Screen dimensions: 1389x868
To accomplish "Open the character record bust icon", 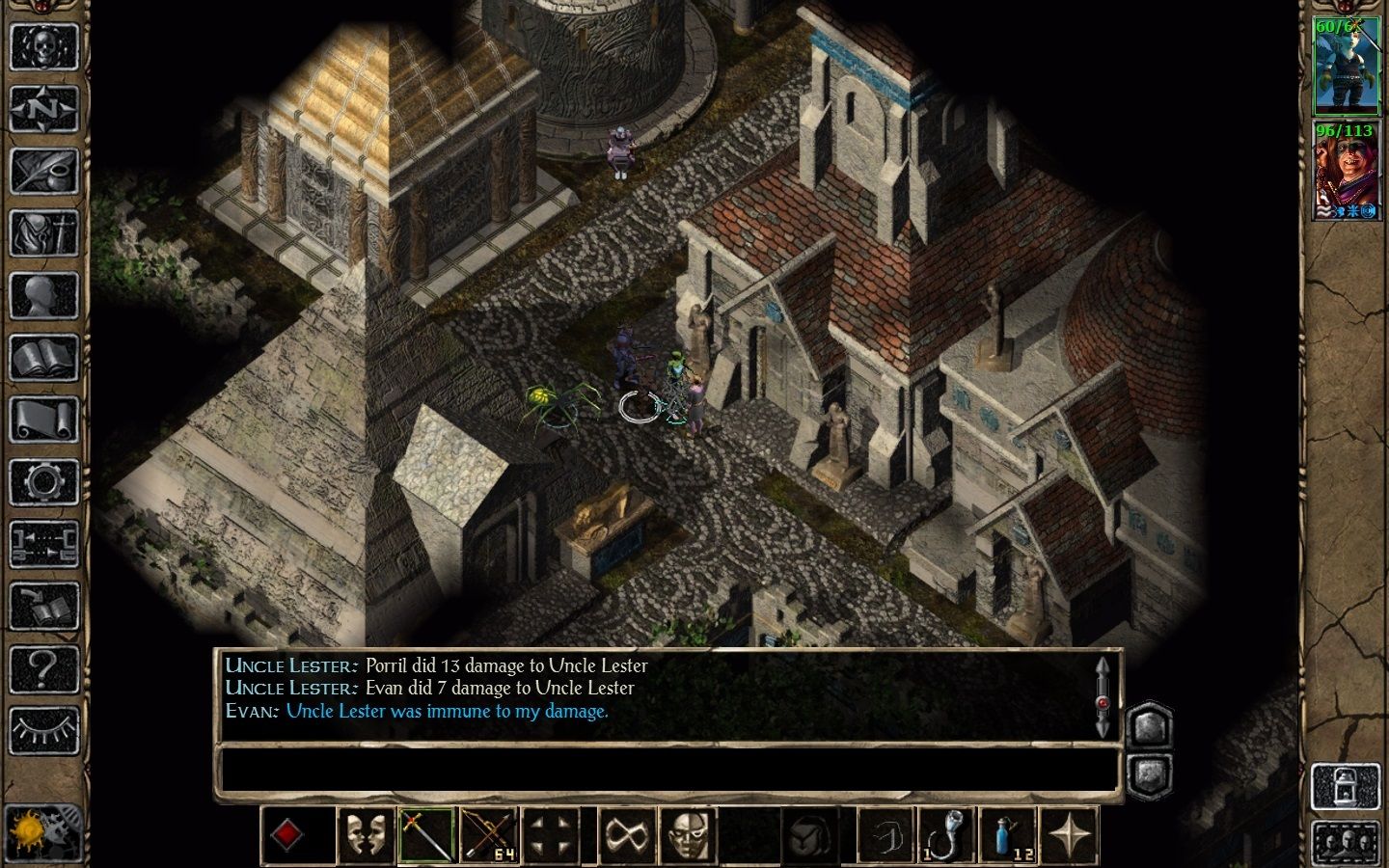I will click(43, 296).
